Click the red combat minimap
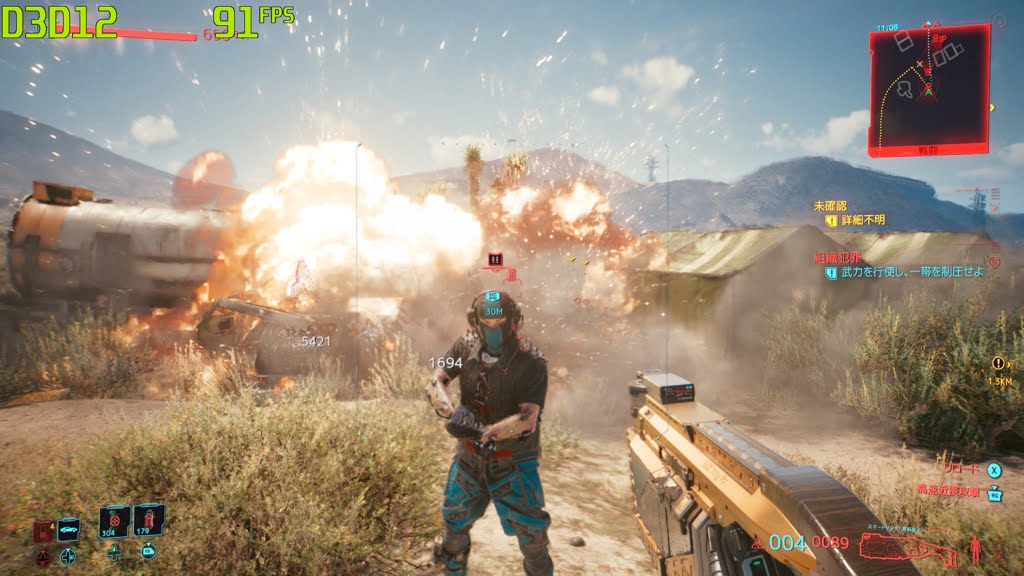 click(x=928, y=90)
